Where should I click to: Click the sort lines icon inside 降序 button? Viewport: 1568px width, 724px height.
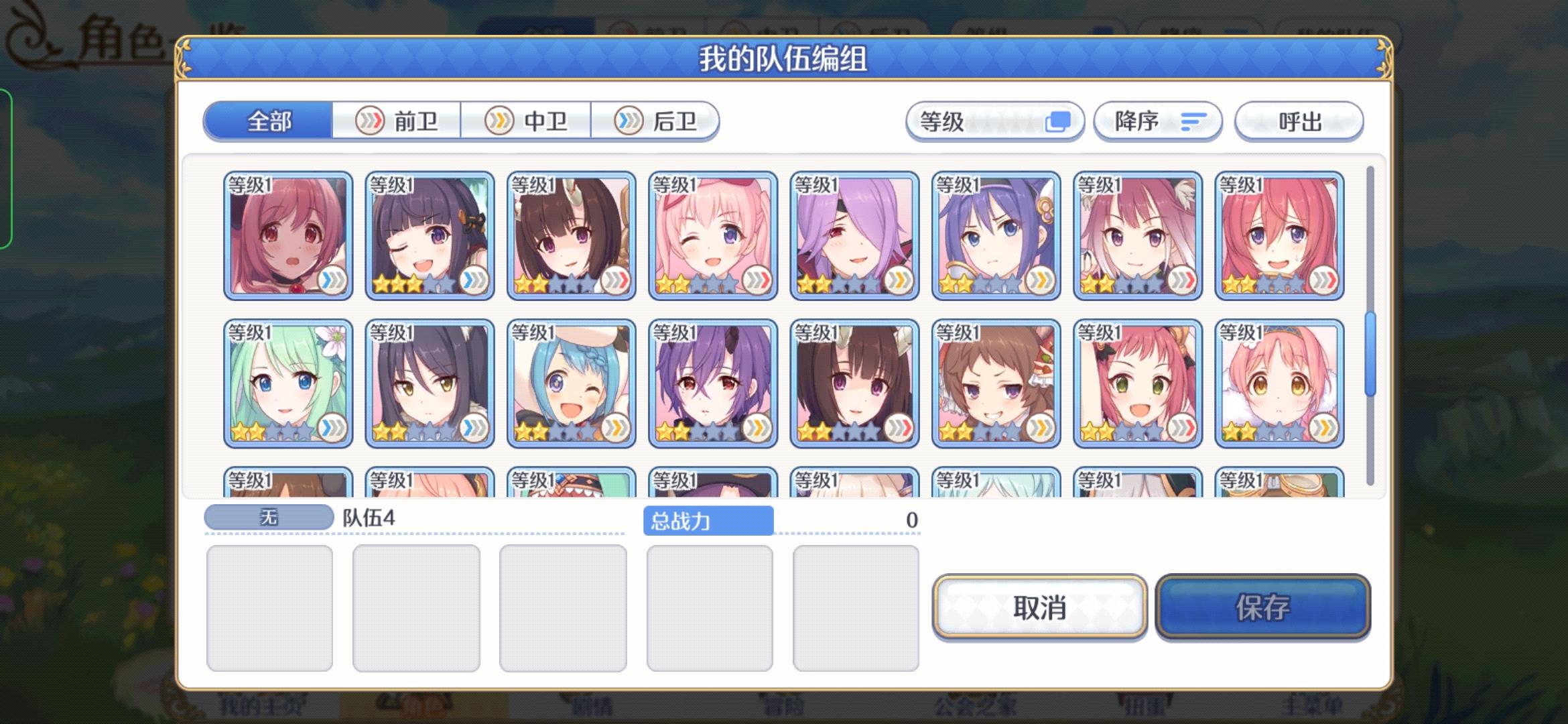[x=1195, y=121]
